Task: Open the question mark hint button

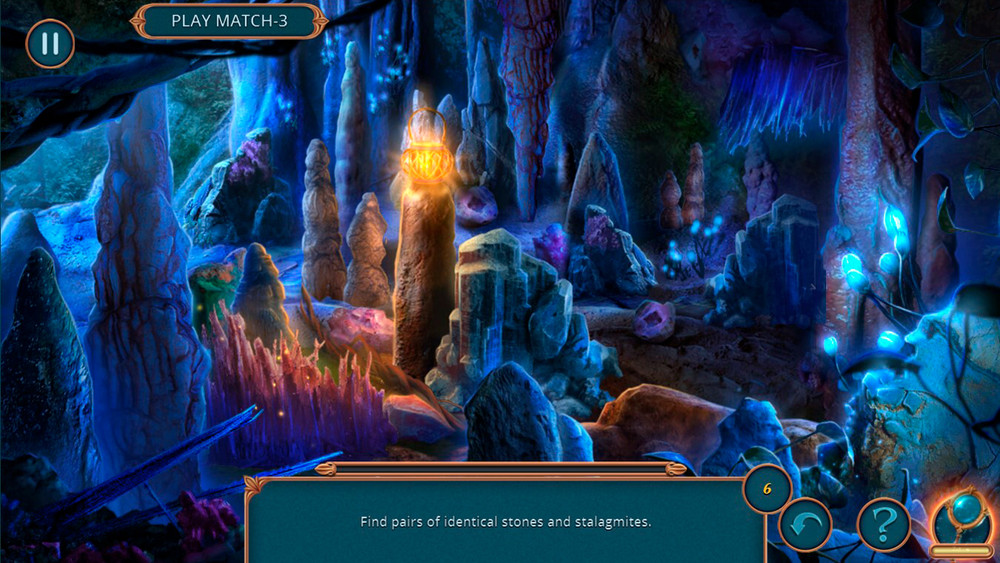Action: [884, 524]
